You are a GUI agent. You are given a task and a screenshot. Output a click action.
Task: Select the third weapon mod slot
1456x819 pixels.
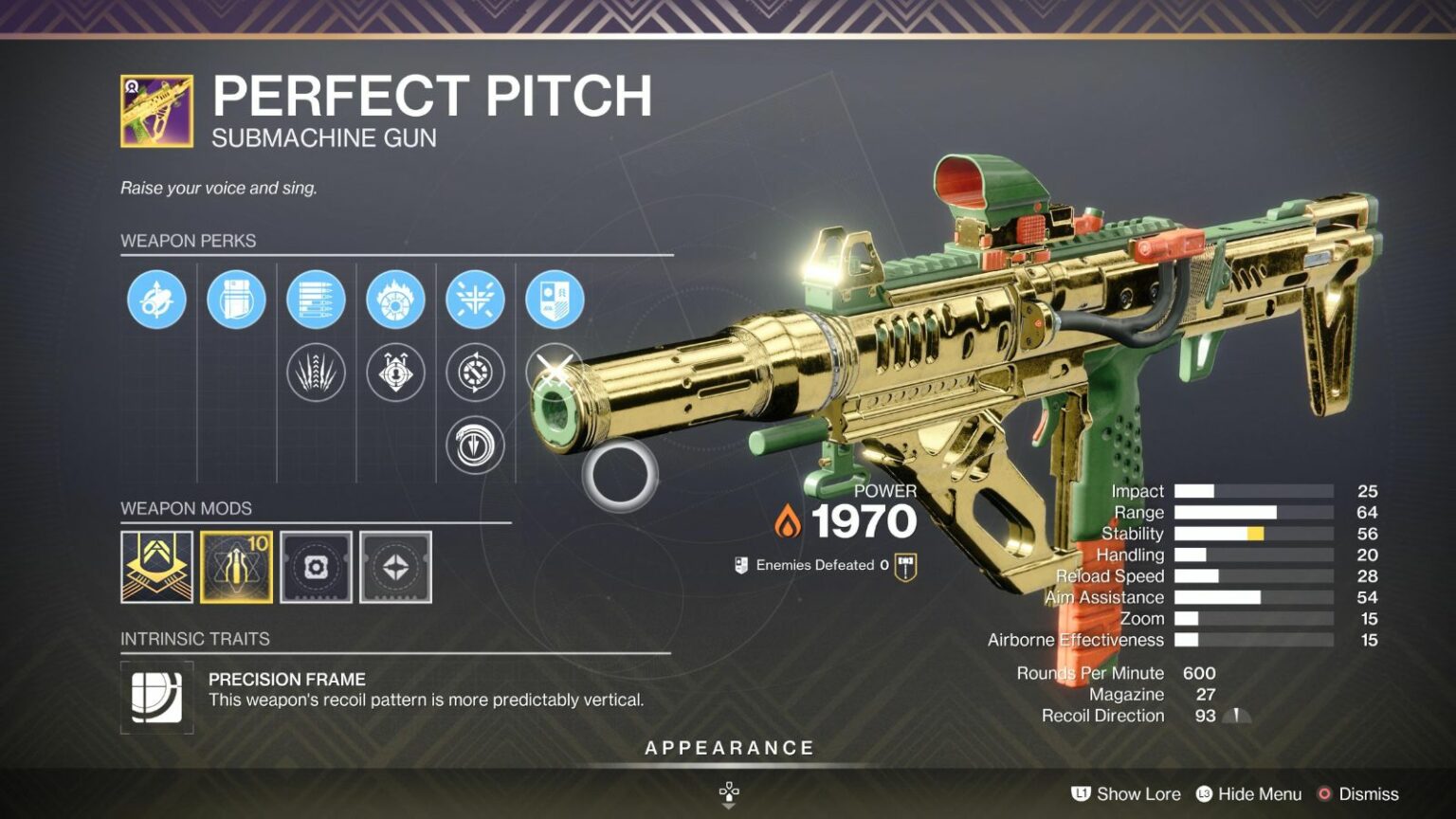pyautogui.click(x=316, y=567)
